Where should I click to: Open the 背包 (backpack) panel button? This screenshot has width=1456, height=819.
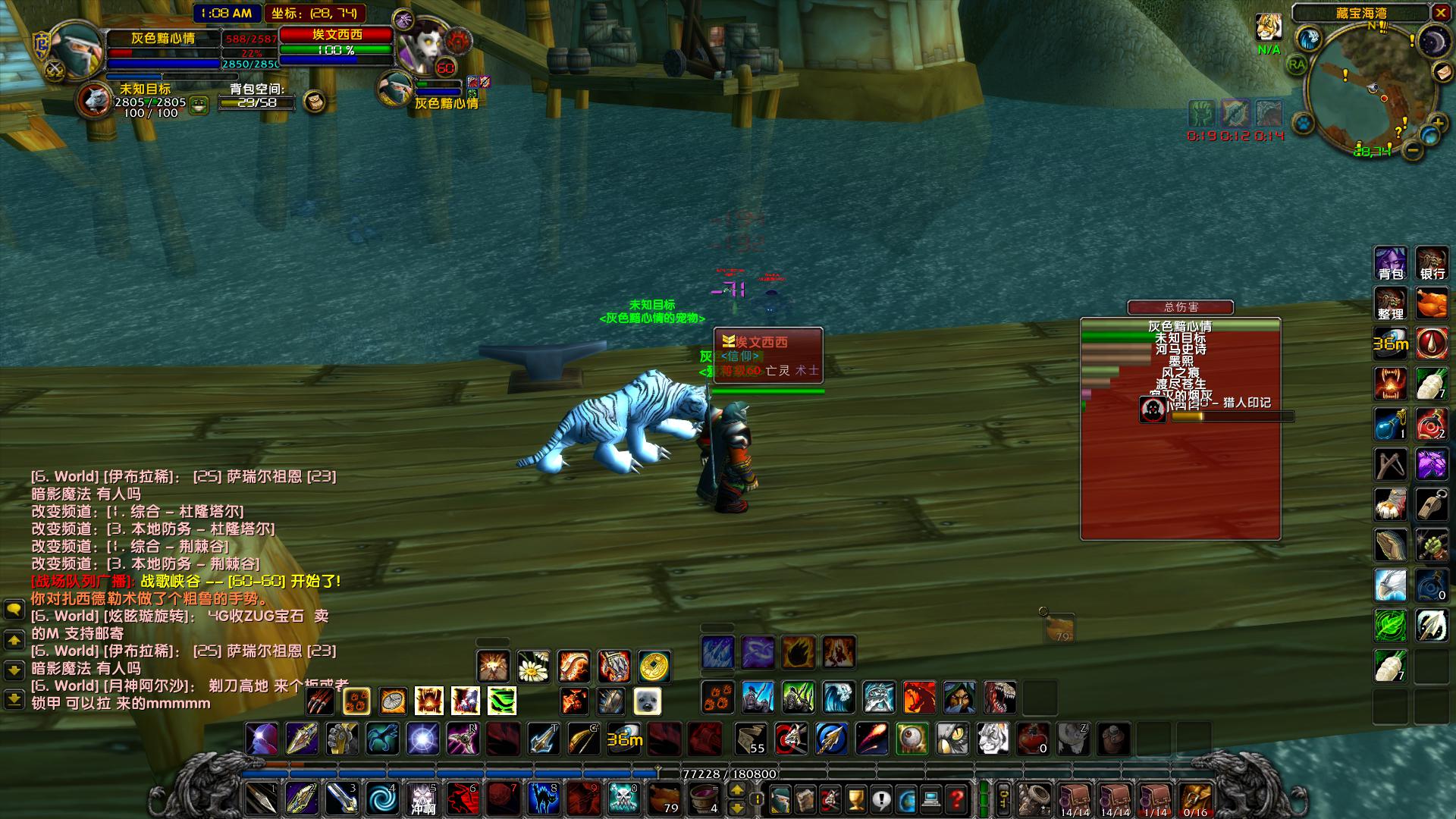pyautogui.click(x=1391, y=262)
